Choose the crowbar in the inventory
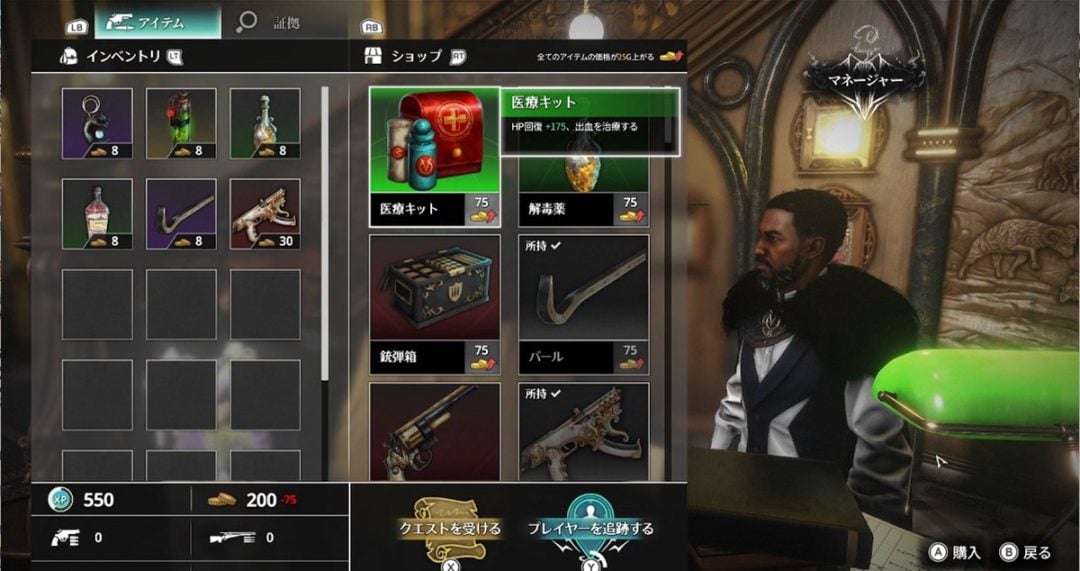The height and width of the screenshot is (571, 1080). (x=181, y=214)
